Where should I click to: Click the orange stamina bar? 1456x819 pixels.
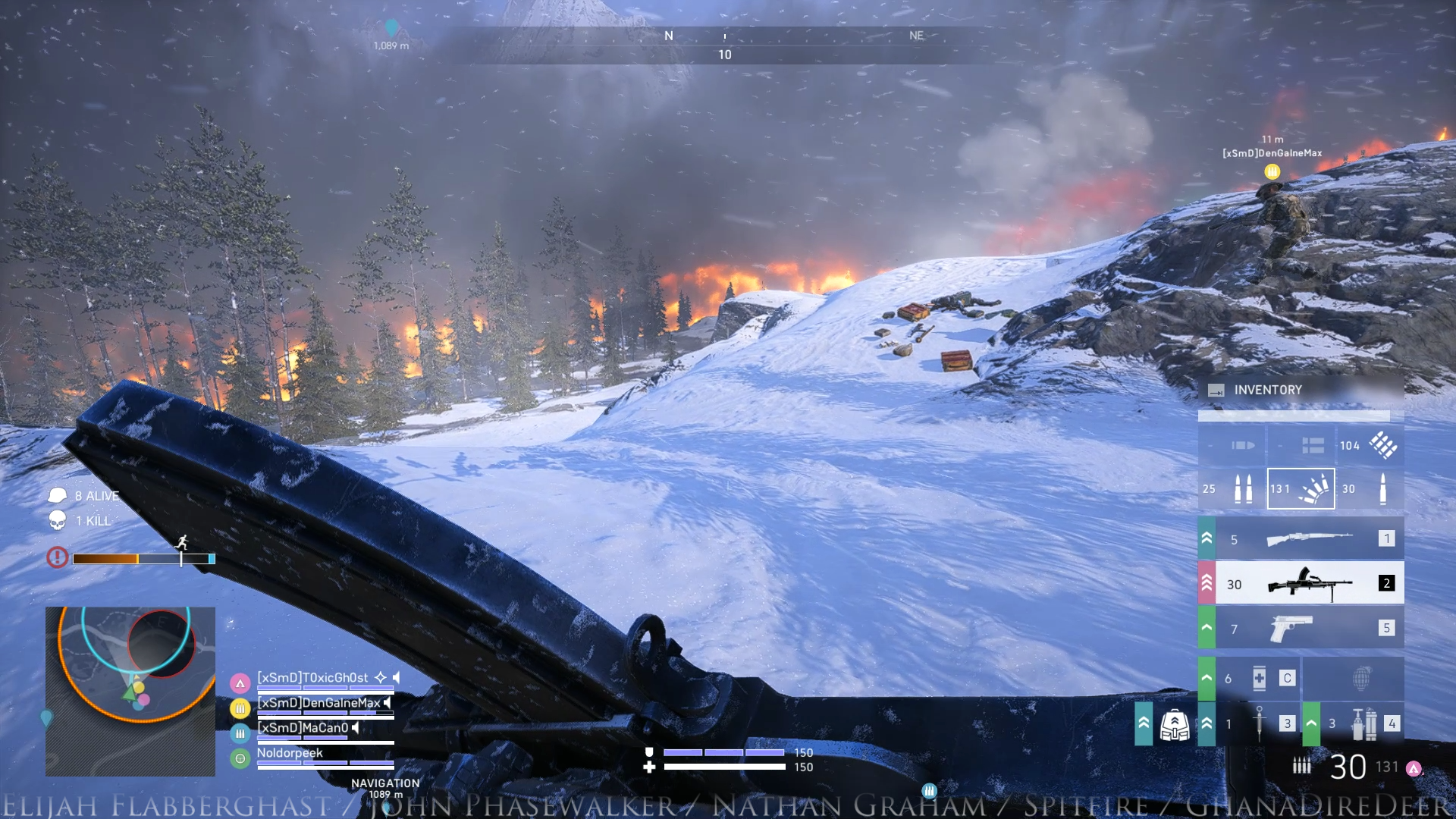tap(106, 559)
